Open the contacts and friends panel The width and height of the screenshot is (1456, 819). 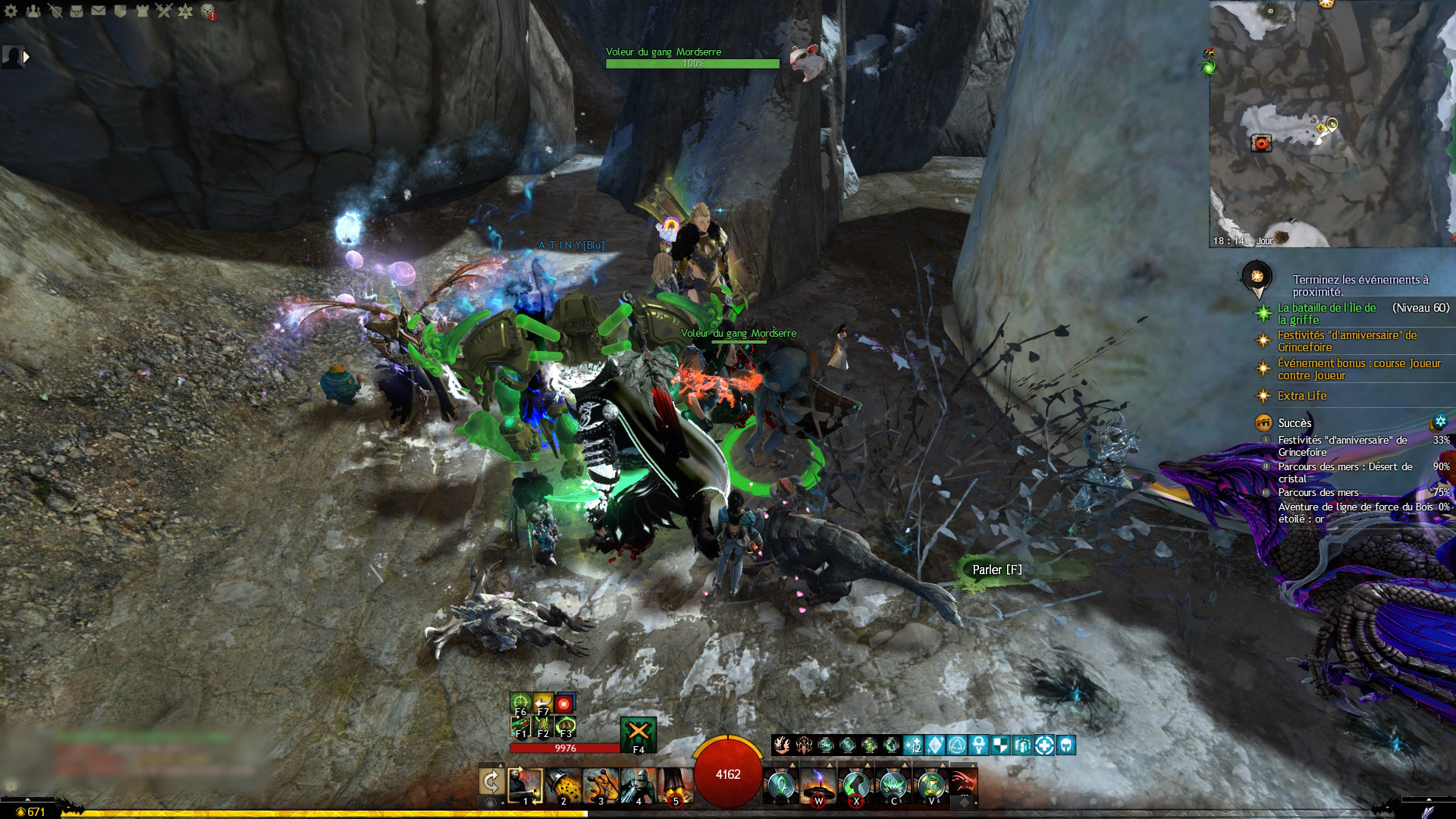click(x=33, y=11)
